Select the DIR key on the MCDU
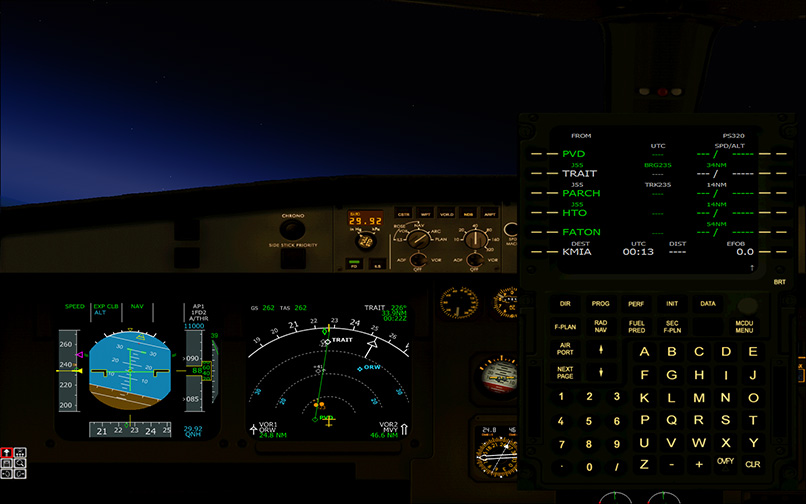 565,303
